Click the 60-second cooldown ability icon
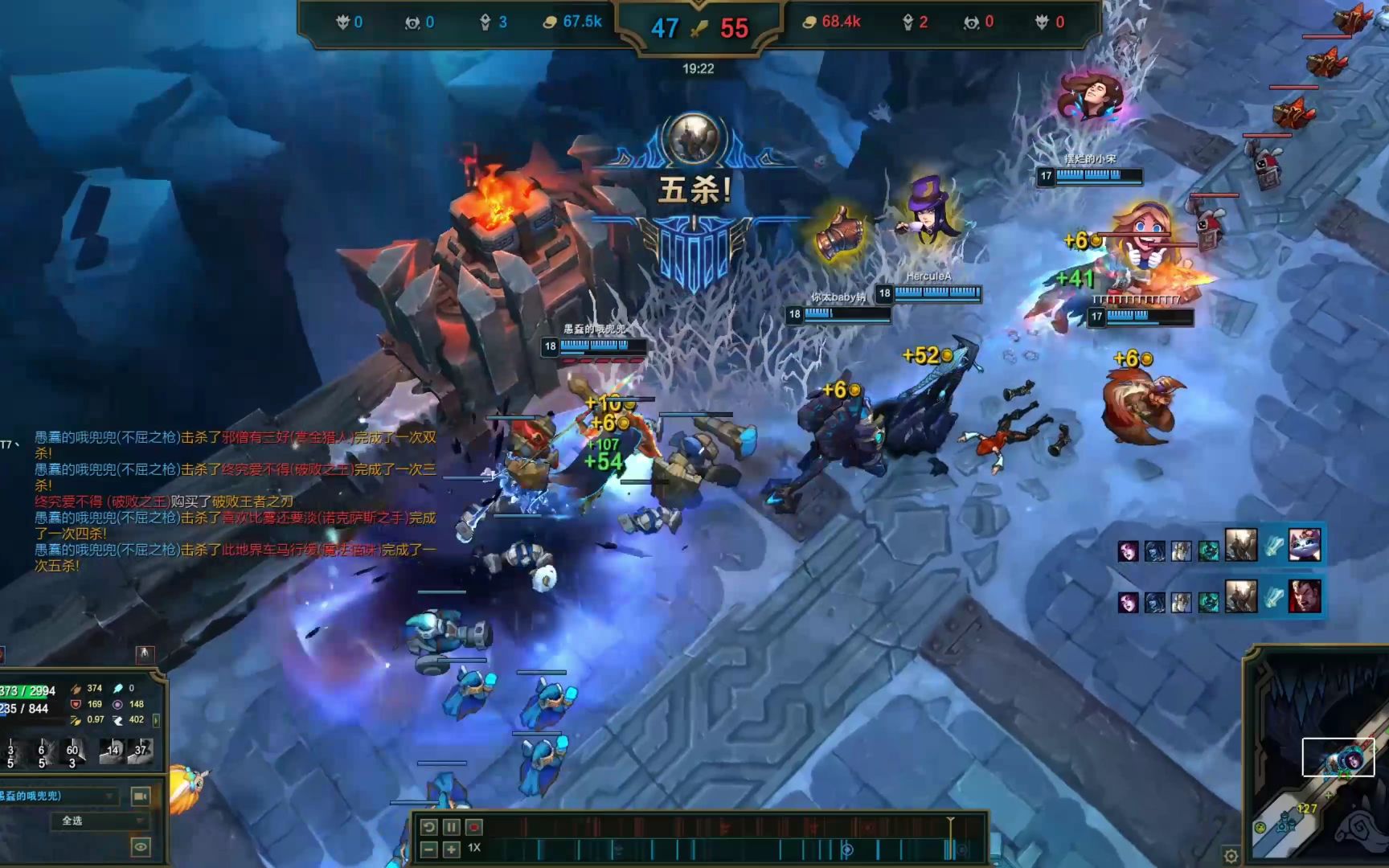 tap(72, 752)
